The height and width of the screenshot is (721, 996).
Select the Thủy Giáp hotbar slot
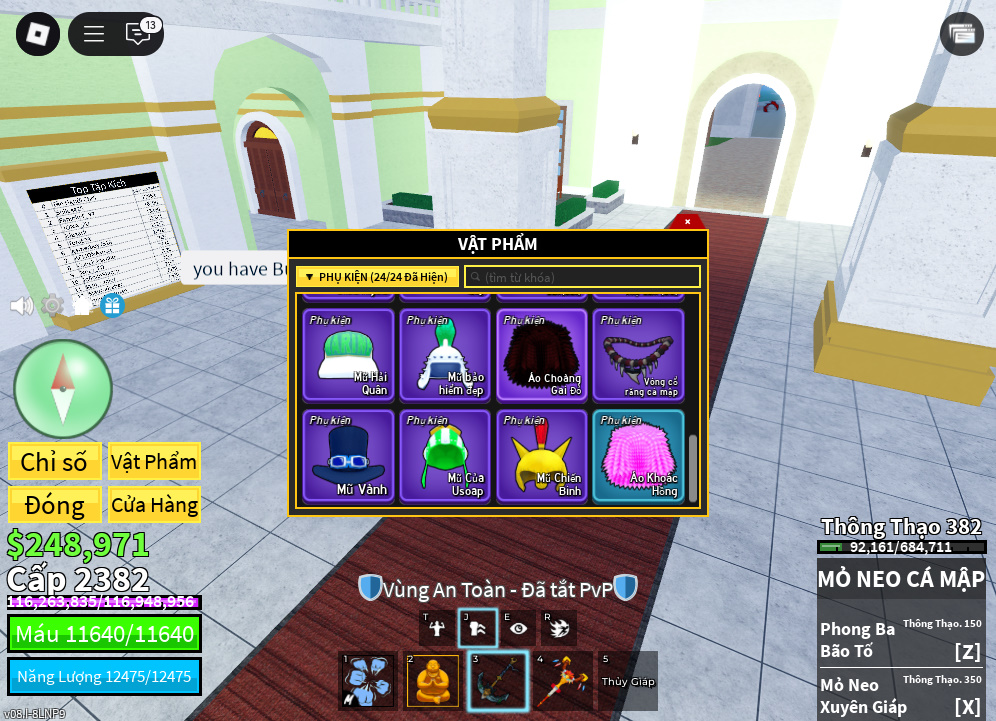[x=627, y=681]
